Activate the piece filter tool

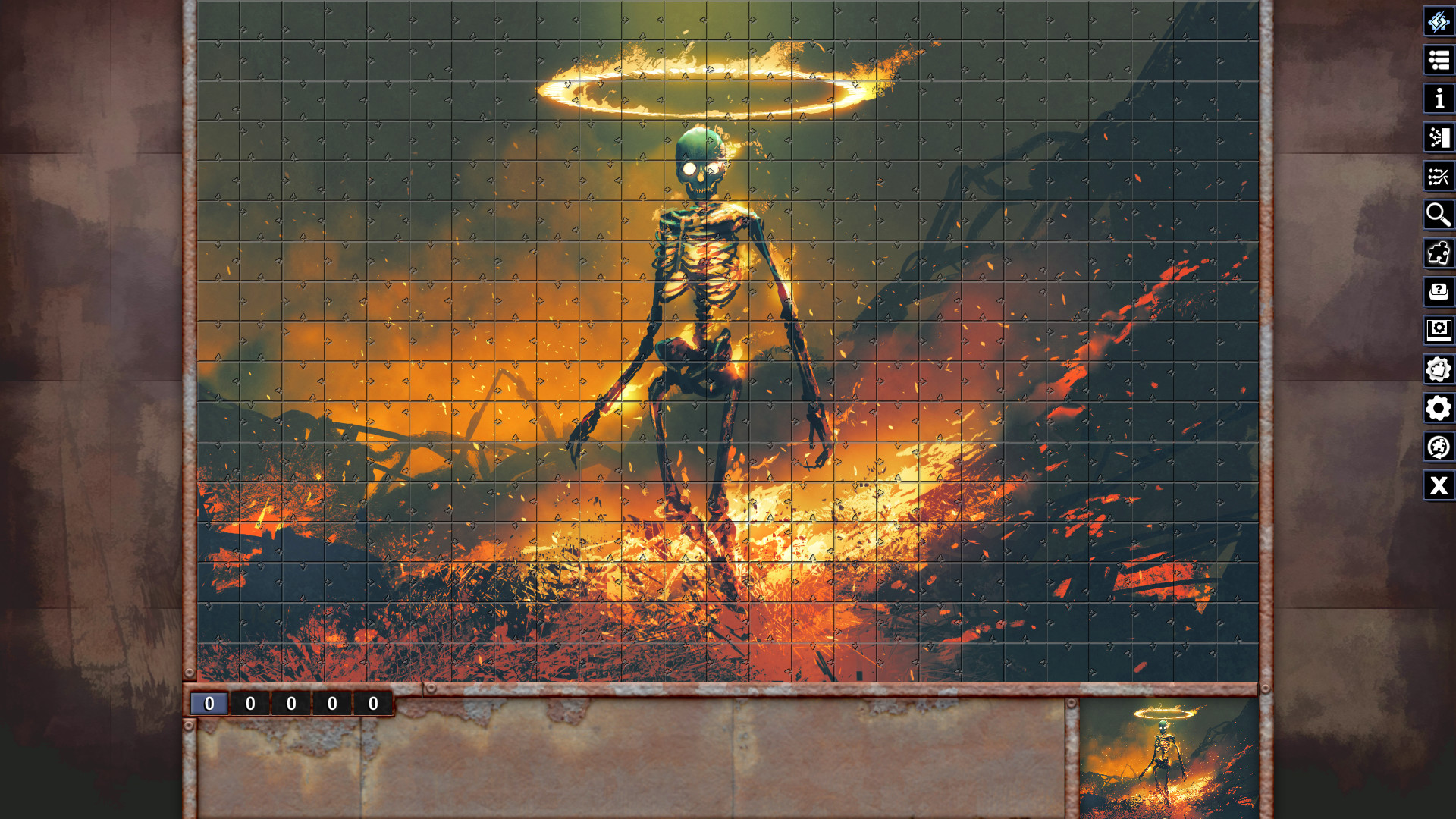click(x=1439, y=177)
